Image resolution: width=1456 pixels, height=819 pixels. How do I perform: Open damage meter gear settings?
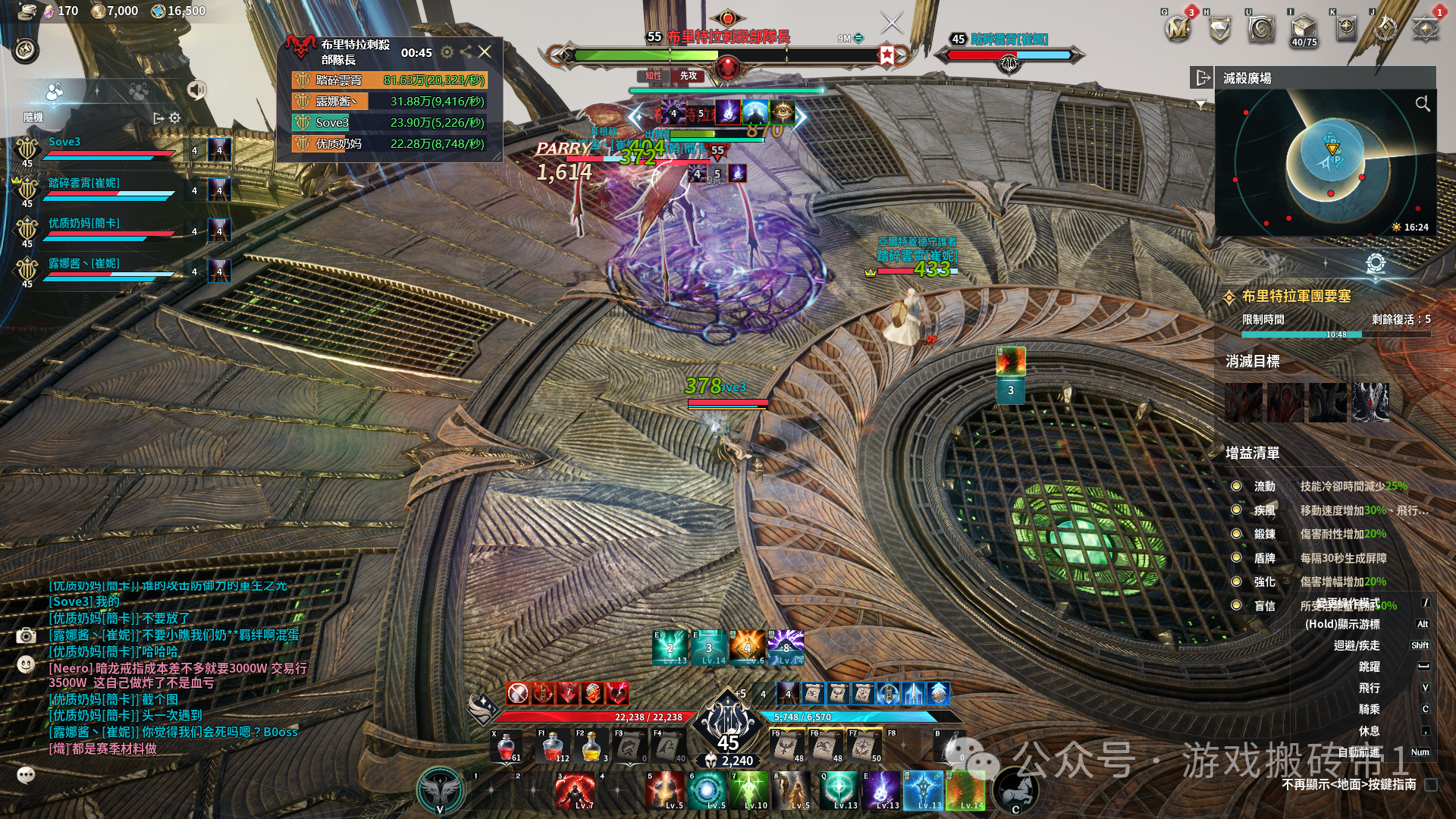click(447, 52)
